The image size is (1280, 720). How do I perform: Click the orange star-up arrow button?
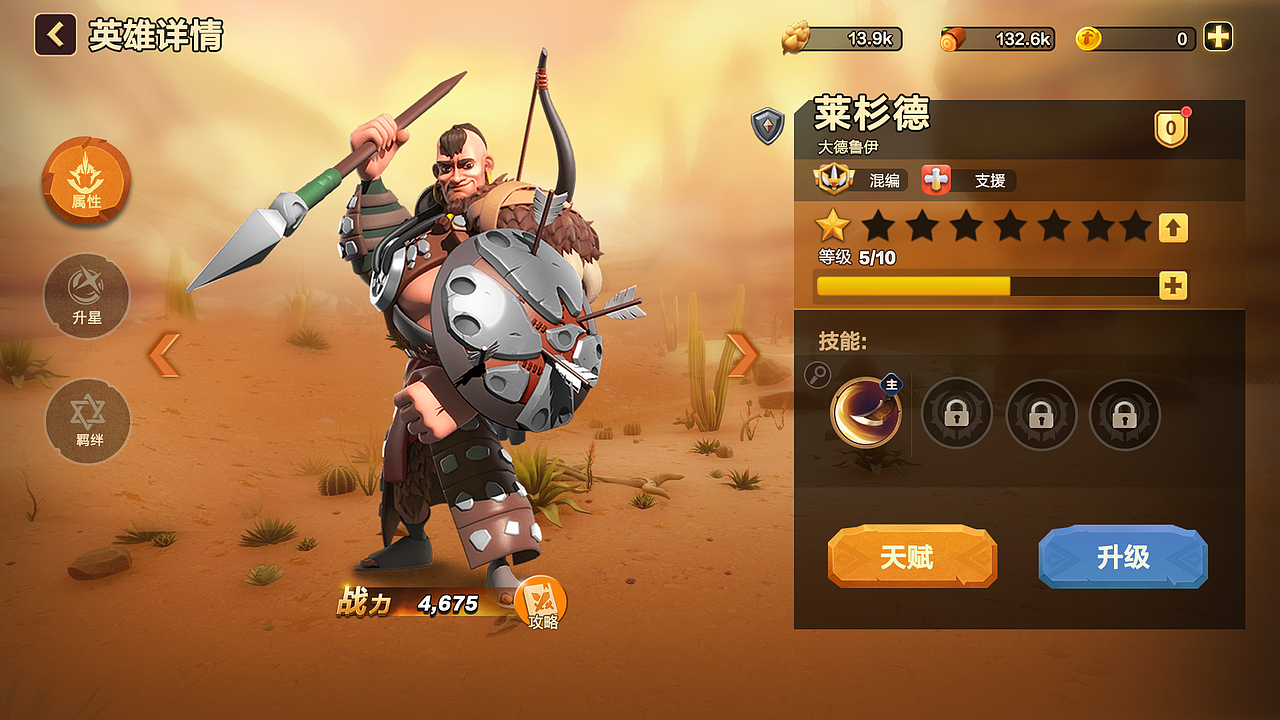[x=1172, y=228]
